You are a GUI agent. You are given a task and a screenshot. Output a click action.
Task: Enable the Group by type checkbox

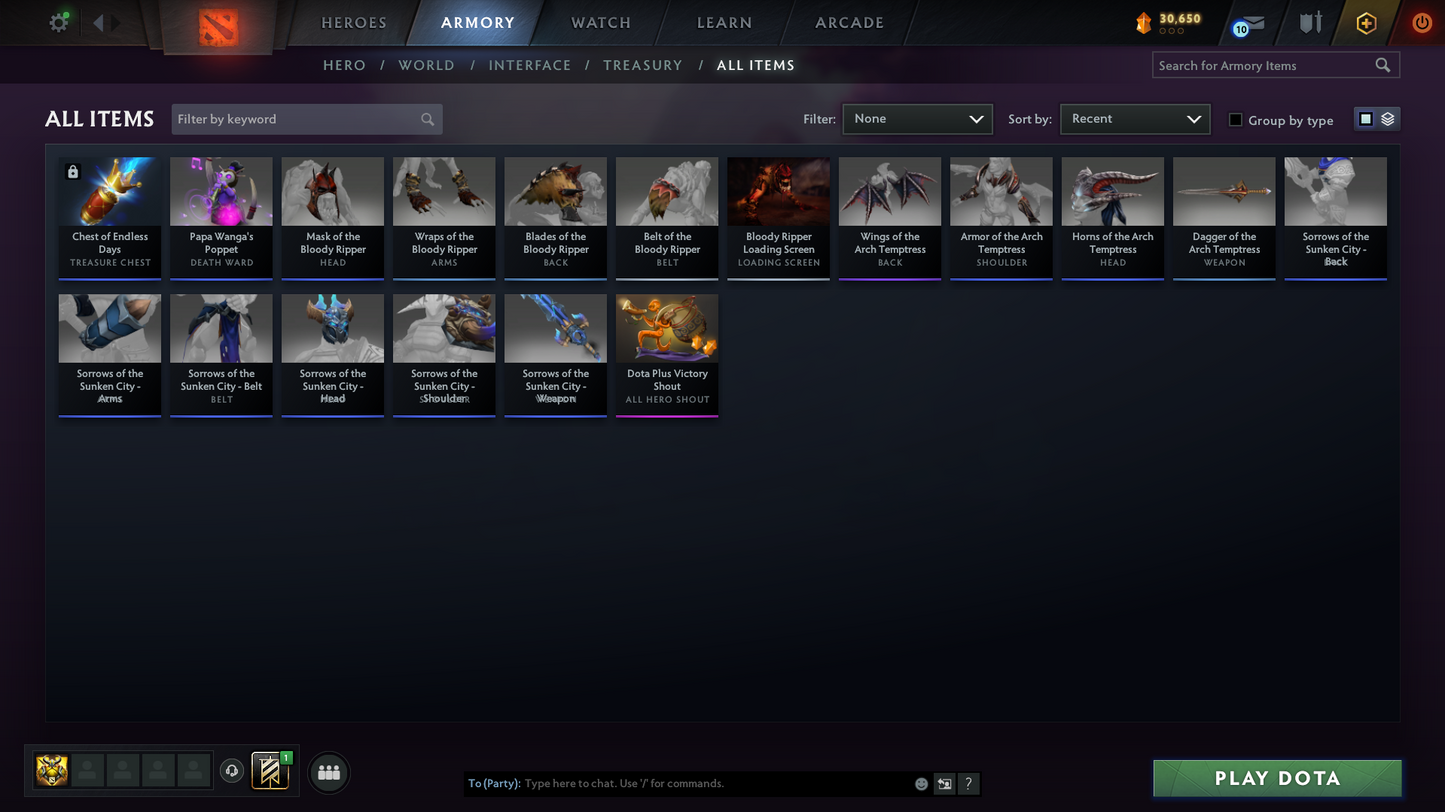pyautogui.click(x=1235, y=119)
